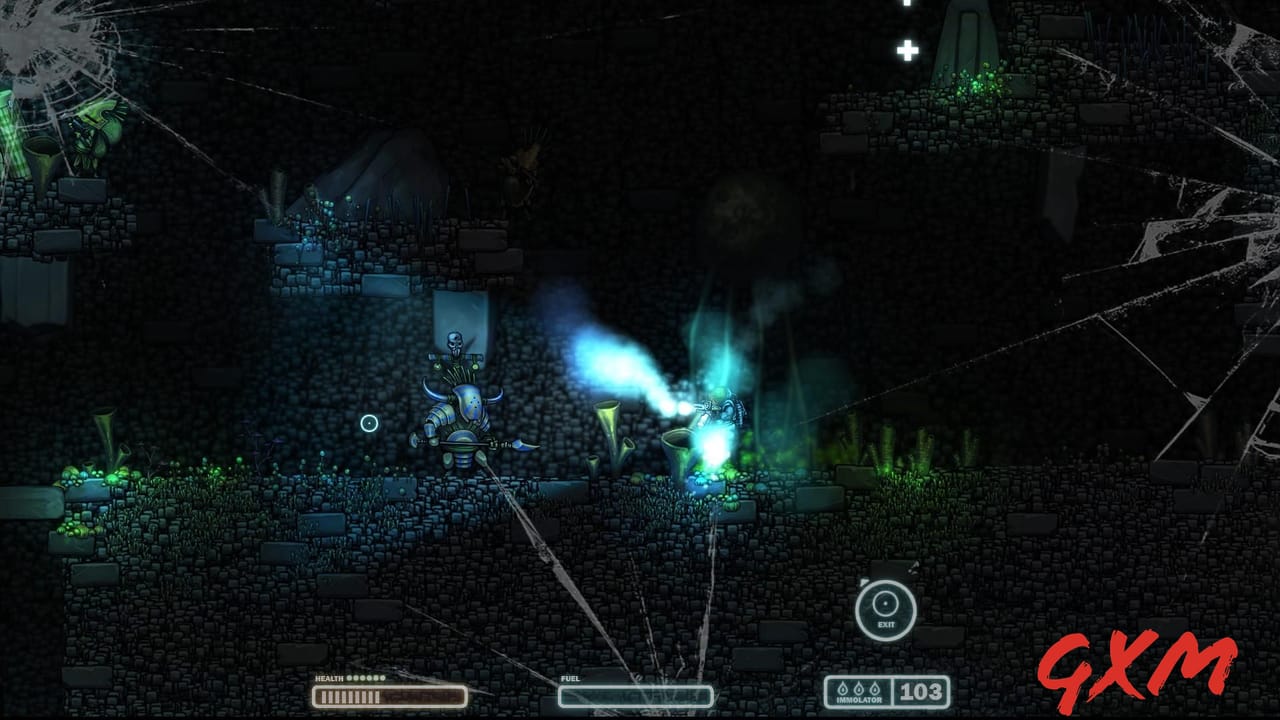Click the third droplet icon on the IMMOLATOR panel
The image size is (1280, 720).
pos(873,688)
